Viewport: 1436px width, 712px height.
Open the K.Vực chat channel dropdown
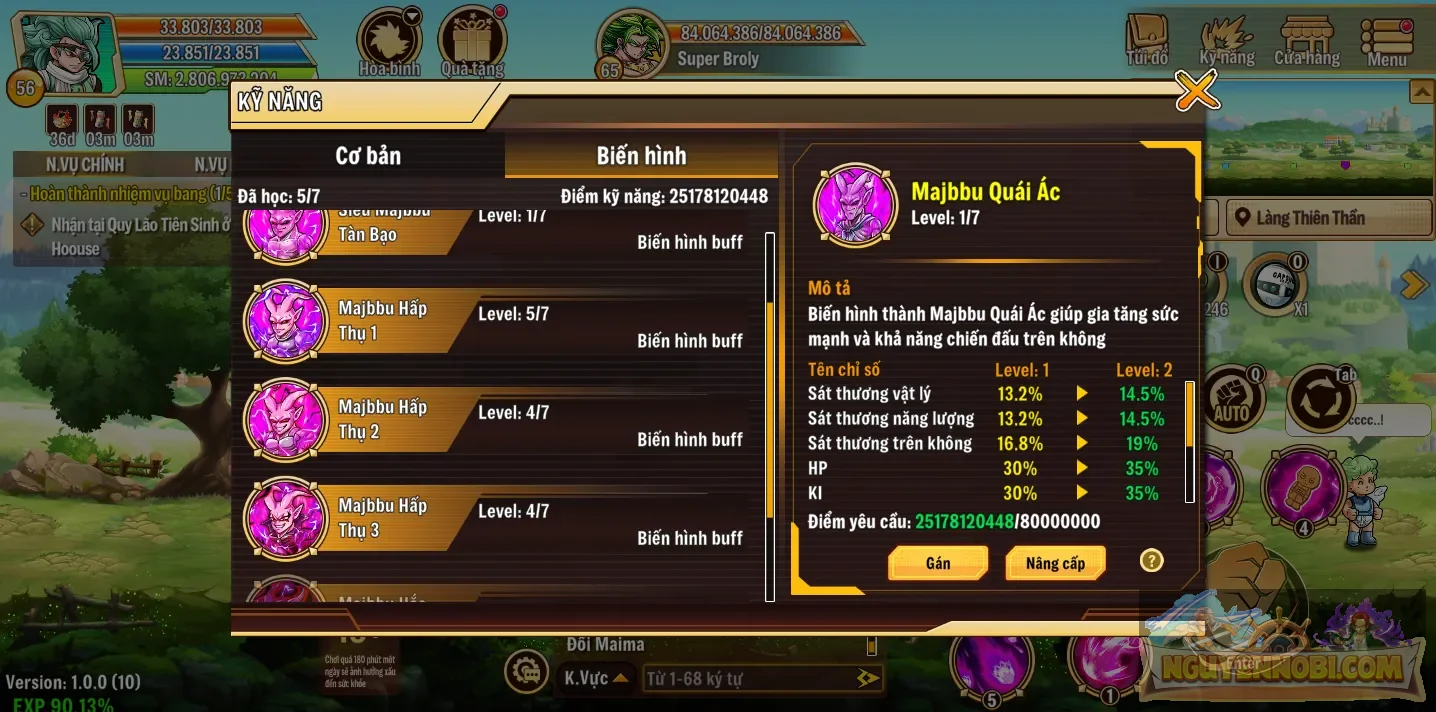[x=597, y=678]
